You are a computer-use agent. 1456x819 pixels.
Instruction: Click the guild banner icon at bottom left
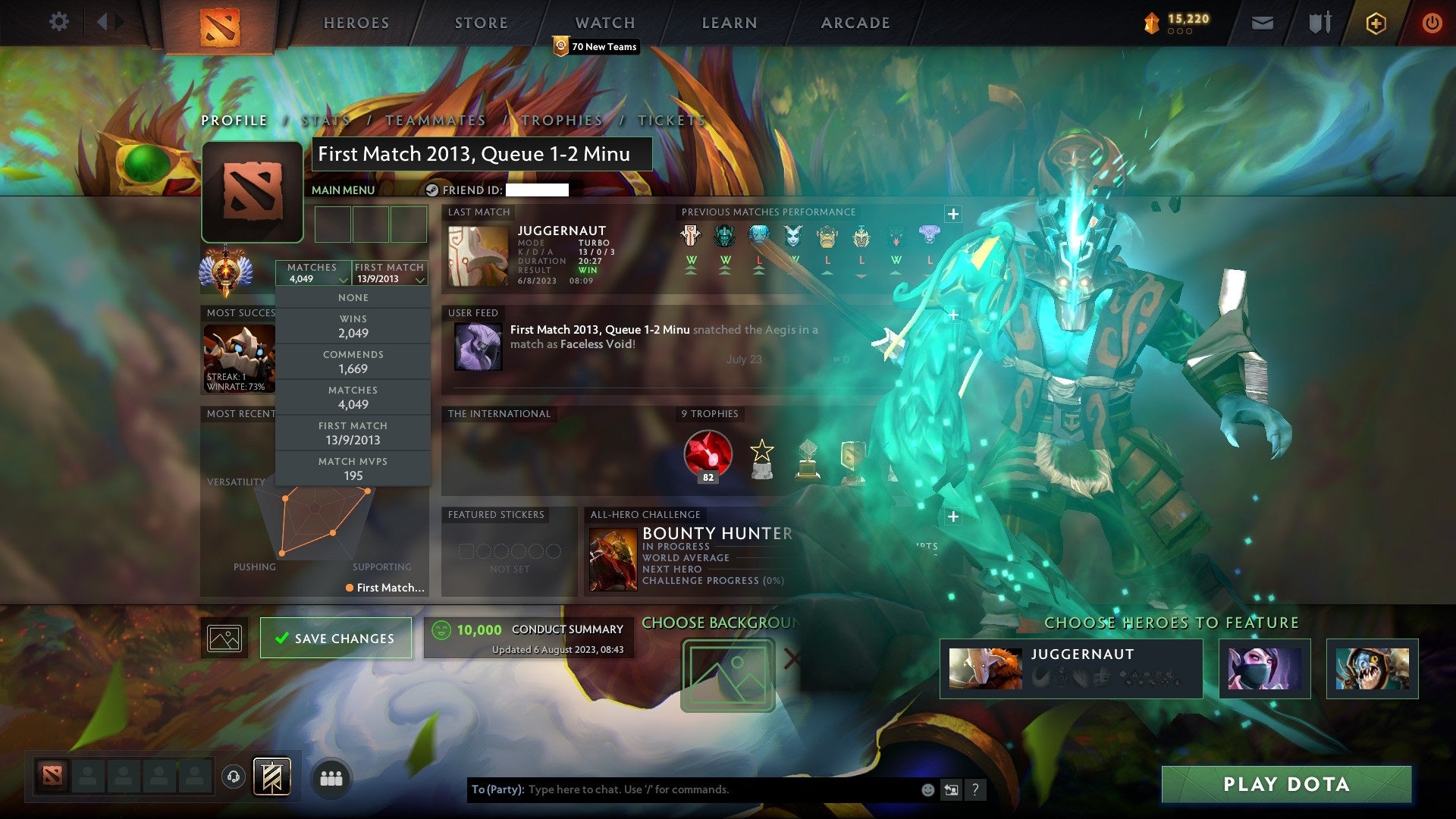click(273, 777)
